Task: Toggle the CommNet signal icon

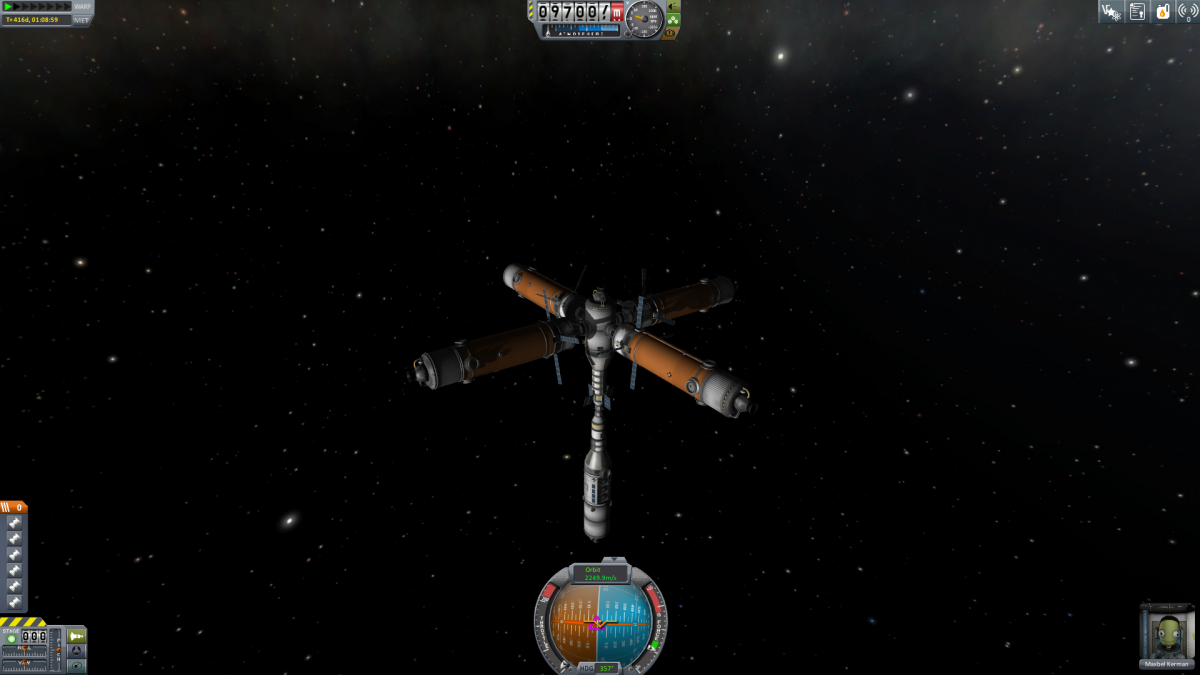Action: click(x=1188, y=12)
